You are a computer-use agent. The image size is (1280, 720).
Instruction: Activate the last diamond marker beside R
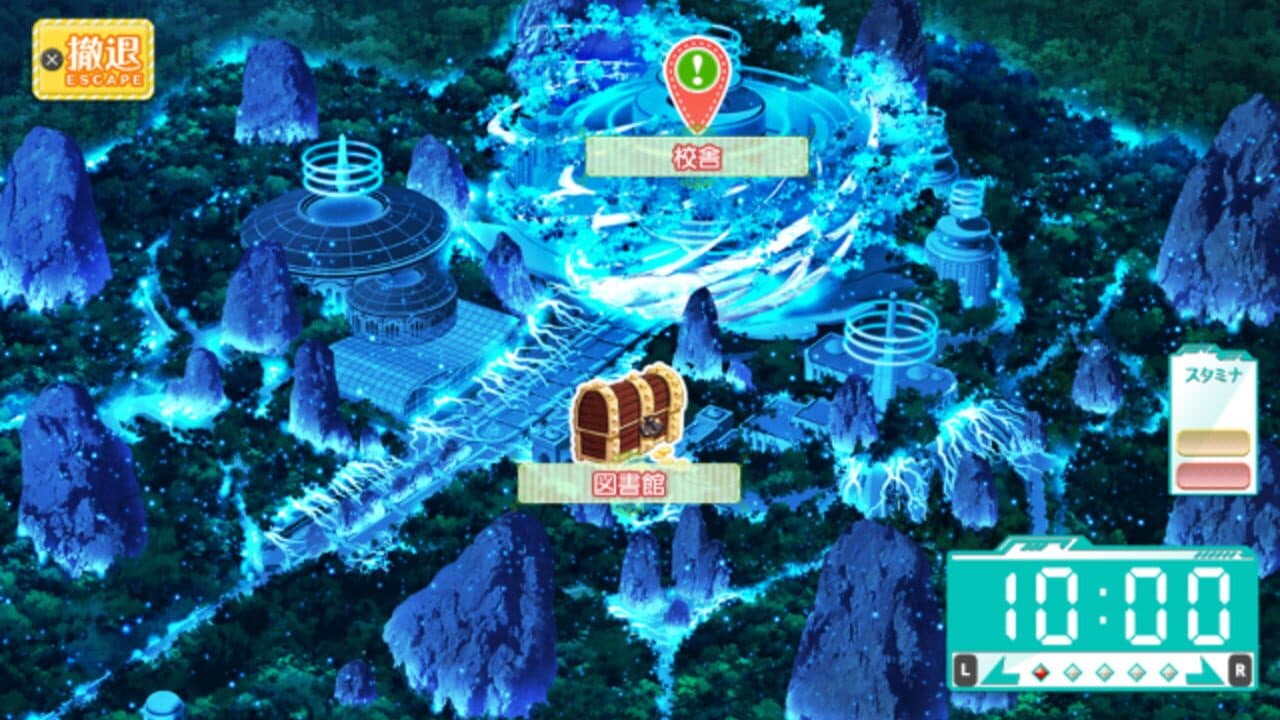[1167, 671]
